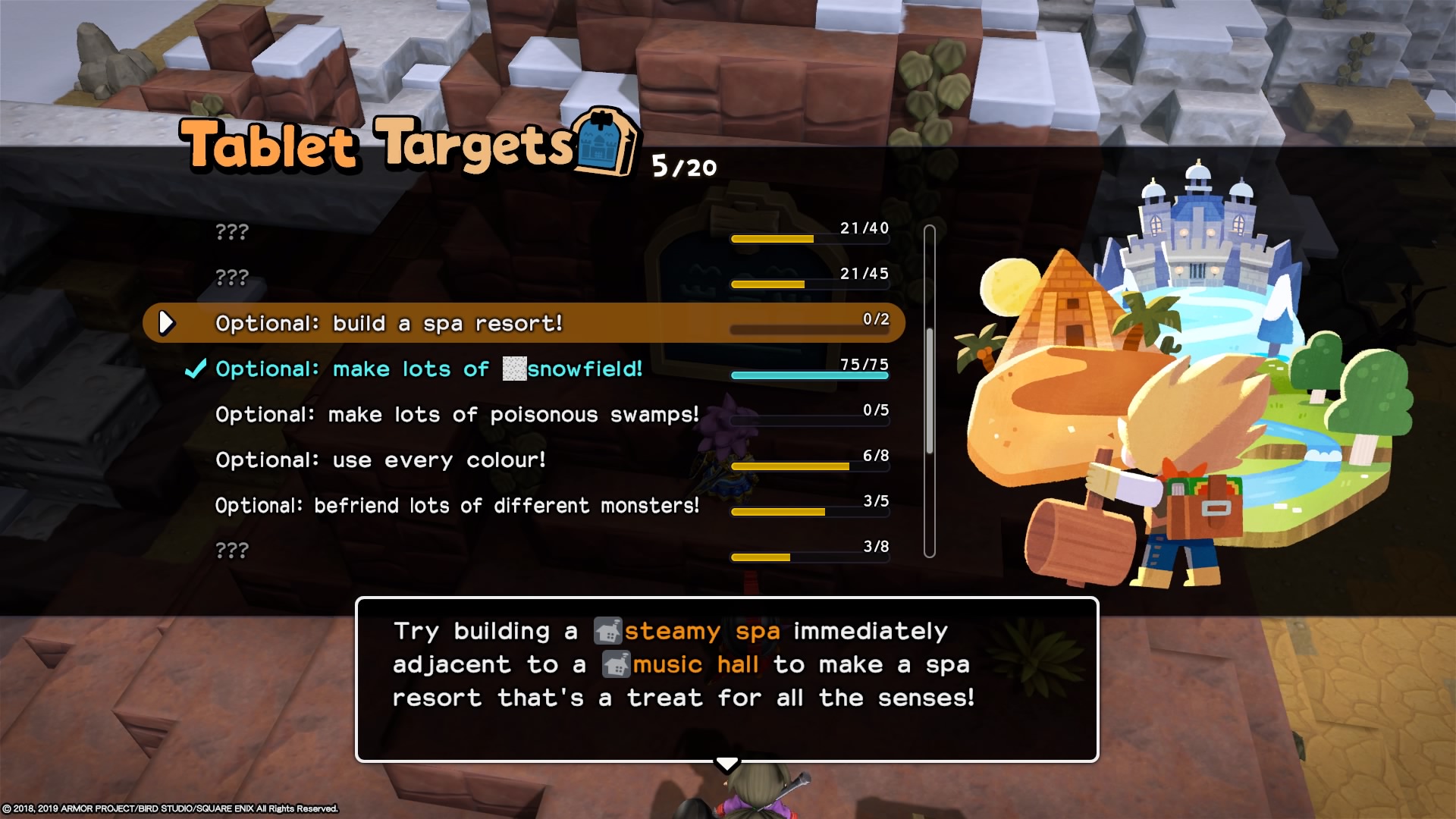Click the cursor arrow marking the spa resort goal

click(x=167, y=322)
